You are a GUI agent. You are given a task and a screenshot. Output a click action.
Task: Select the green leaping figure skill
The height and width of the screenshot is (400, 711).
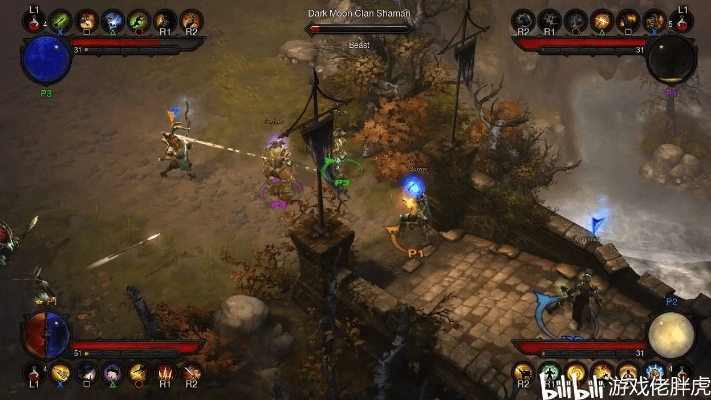point(138,20)
